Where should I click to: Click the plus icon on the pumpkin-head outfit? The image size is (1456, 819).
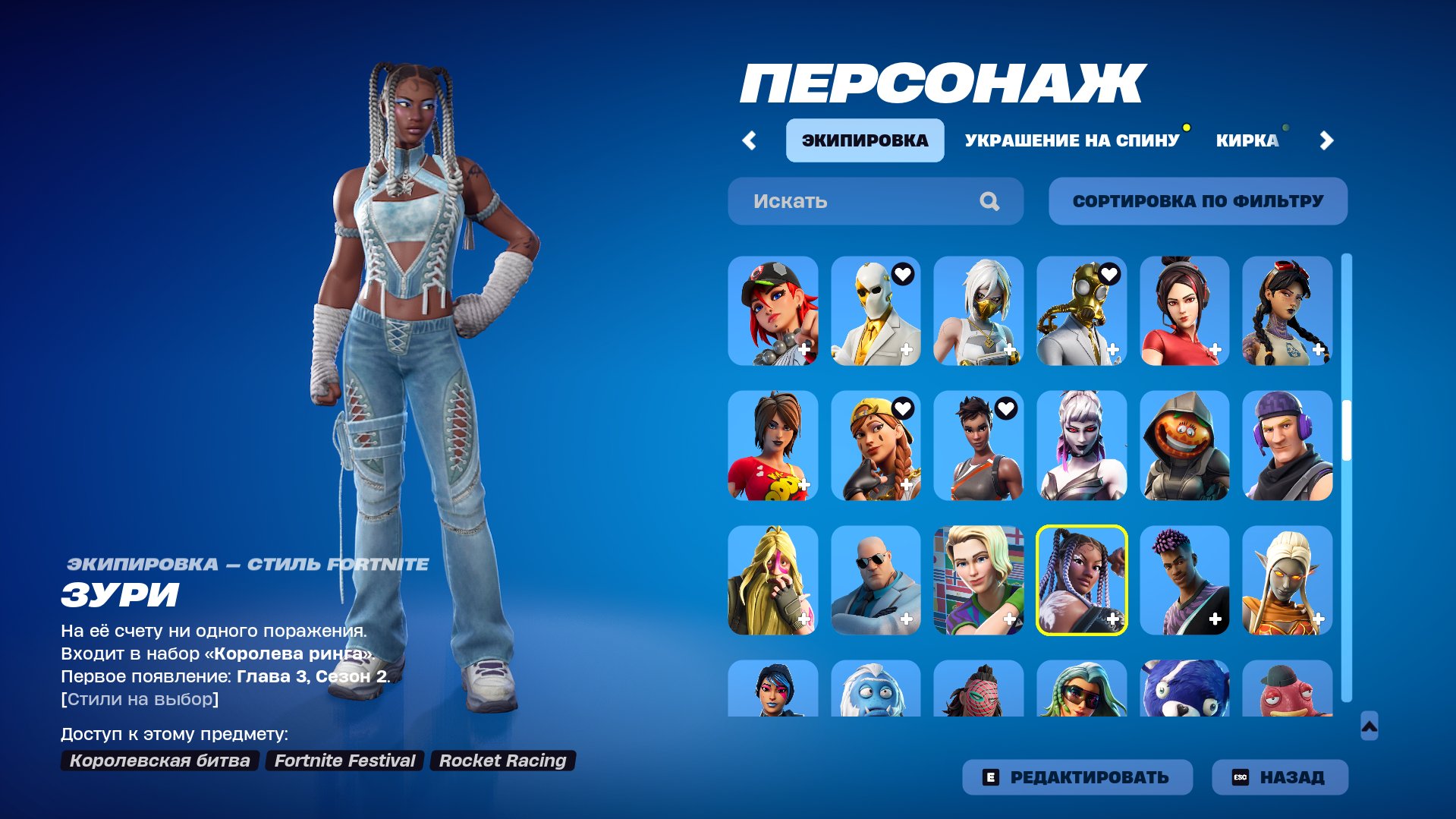click(x=1217, y=485)
